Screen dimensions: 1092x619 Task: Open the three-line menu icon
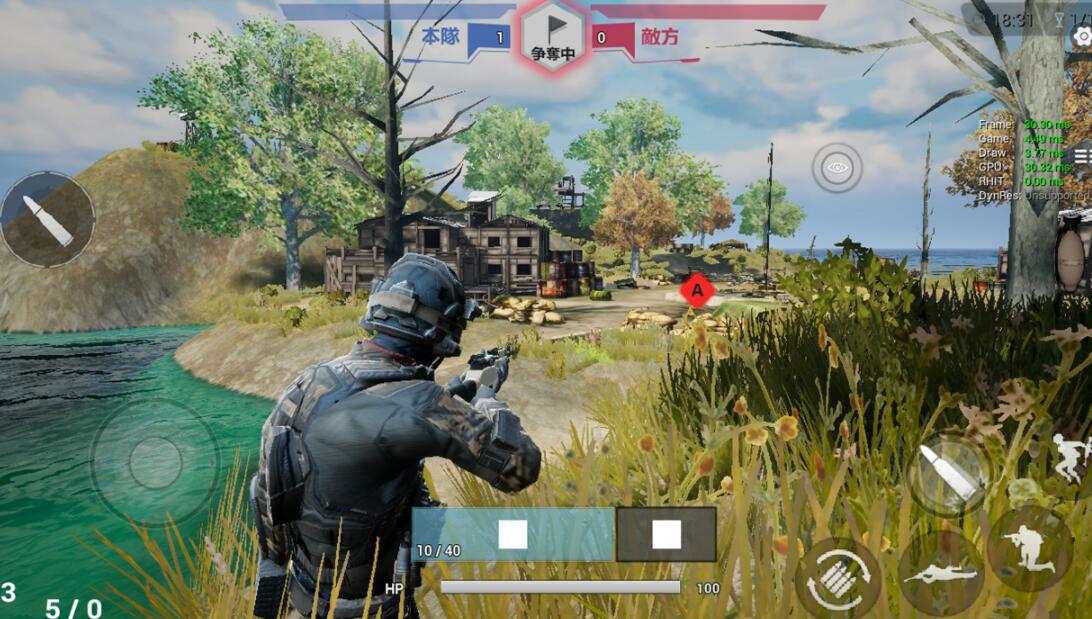pyautogui.click(x=1082, y=155)
